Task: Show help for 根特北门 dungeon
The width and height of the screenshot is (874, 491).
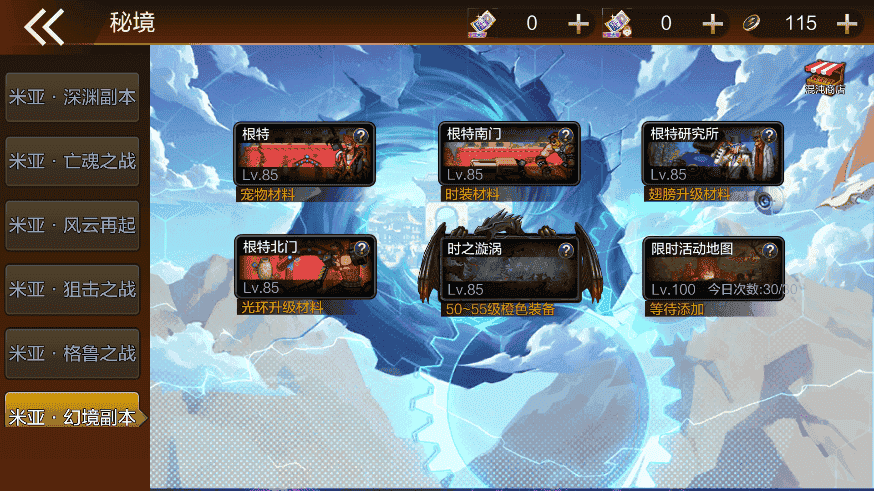Action: [361, 250]
